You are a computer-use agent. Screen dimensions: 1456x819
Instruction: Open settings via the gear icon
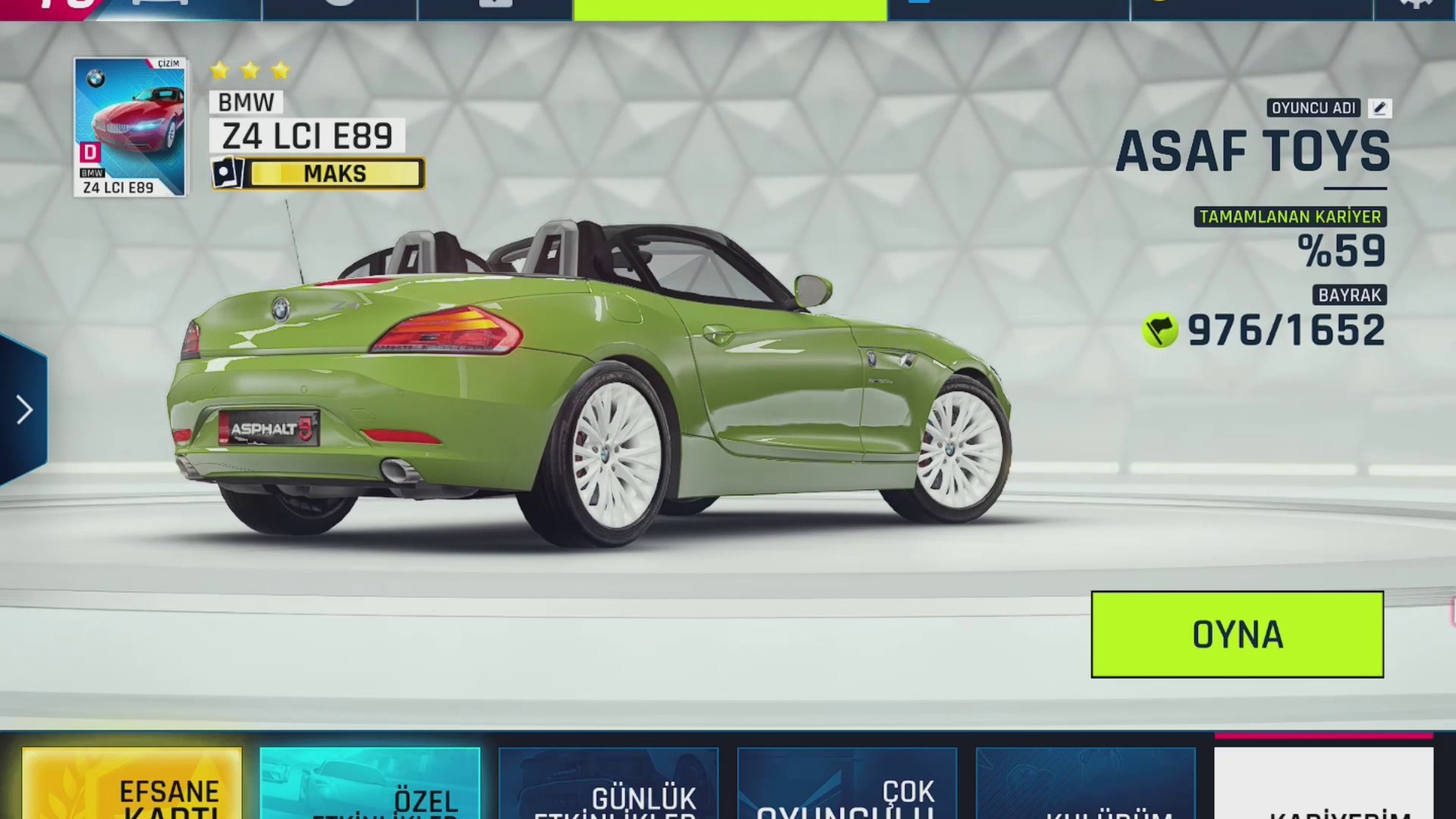tap(1415, 6)
